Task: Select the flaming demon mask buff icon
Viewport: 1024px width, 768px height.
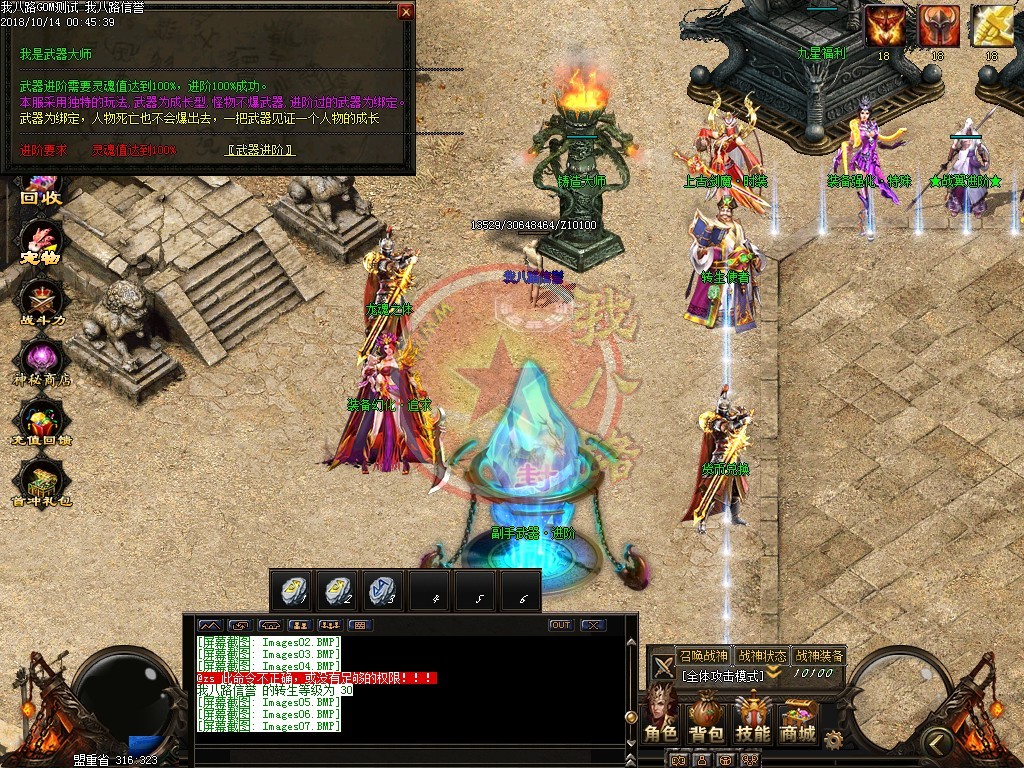Action: tap(884, 26)
